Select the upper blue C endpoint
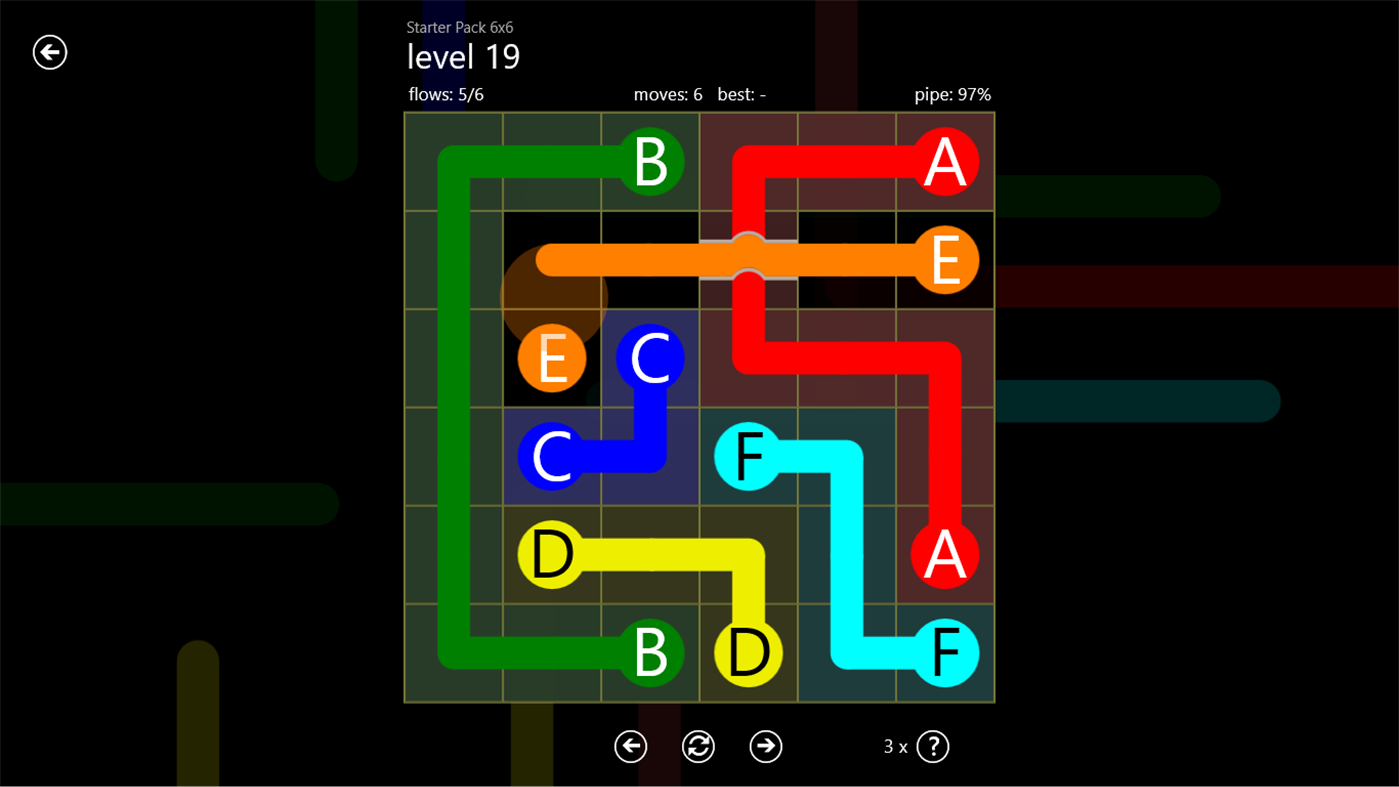This screenshot has width=1399, height=787. click(649, 358)
